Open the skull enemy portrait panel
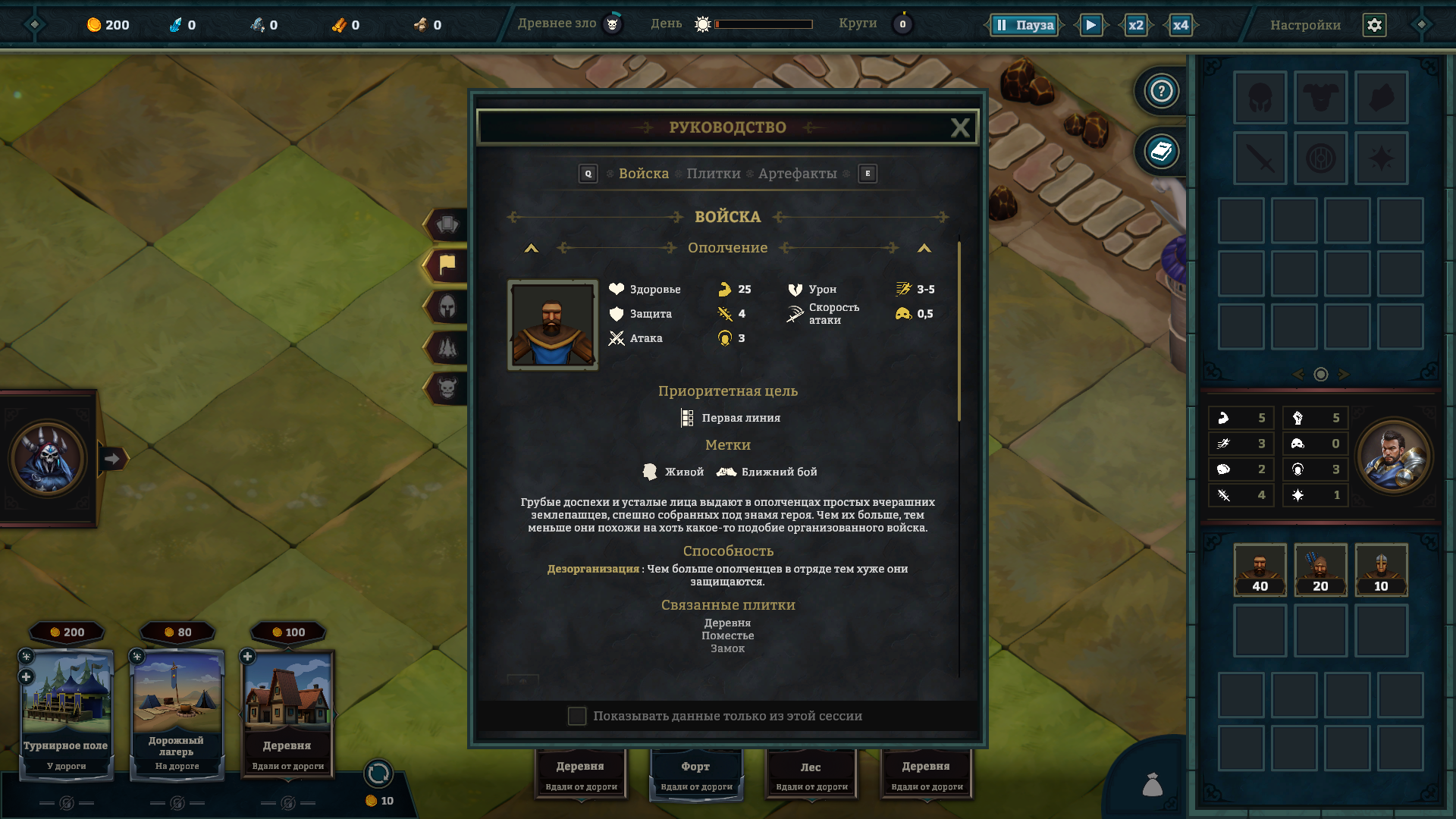Image resolution: width=1456 pixels, height=819 pixels. (48, 458)
